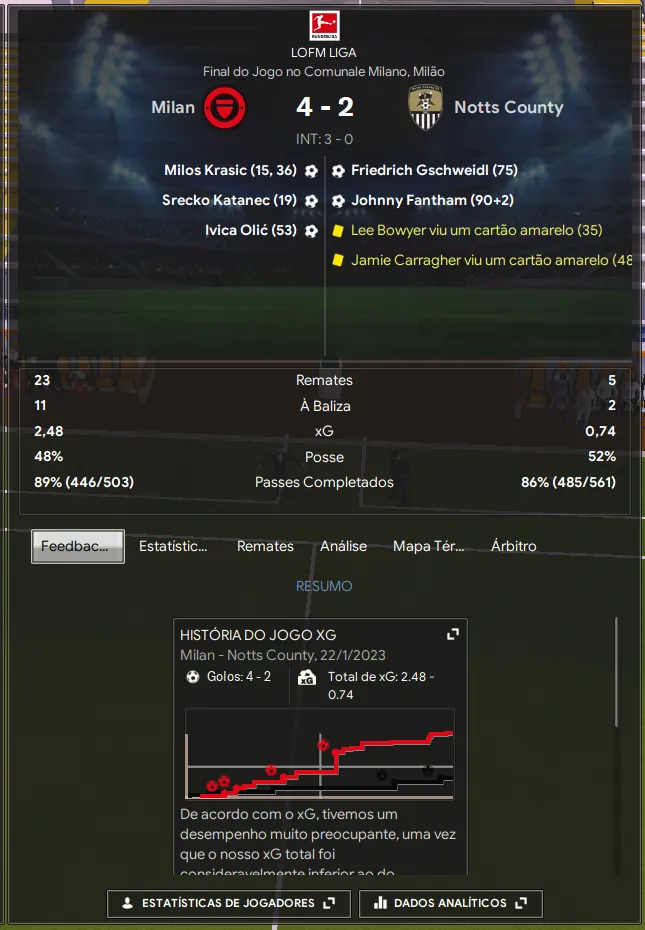This screenshot has width=645, height=930.
Task: Open Dados Analíticos
Action: coord(450,903)
